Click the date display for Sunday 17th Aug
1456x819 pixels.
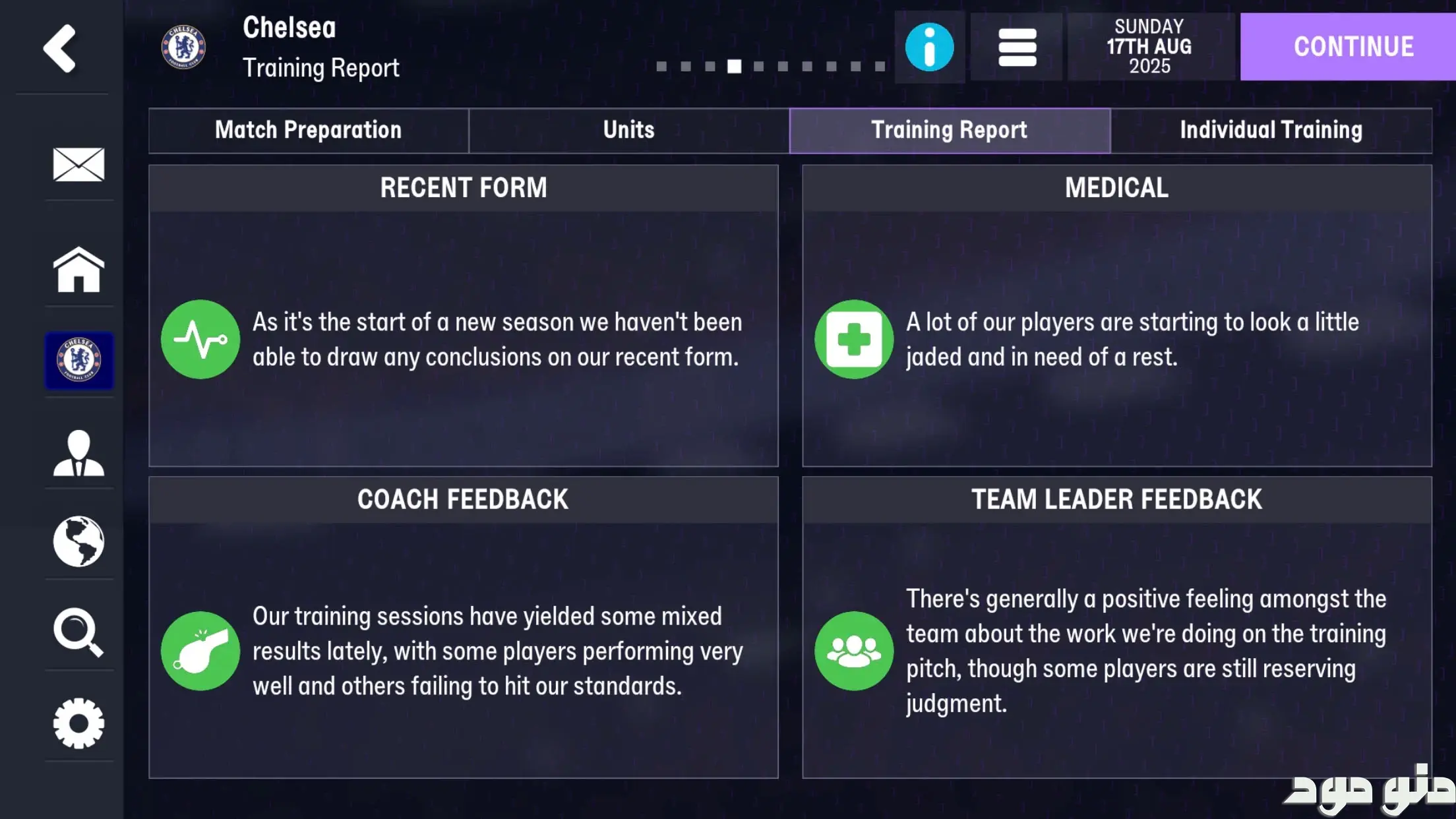click(x=1149, y=47)
